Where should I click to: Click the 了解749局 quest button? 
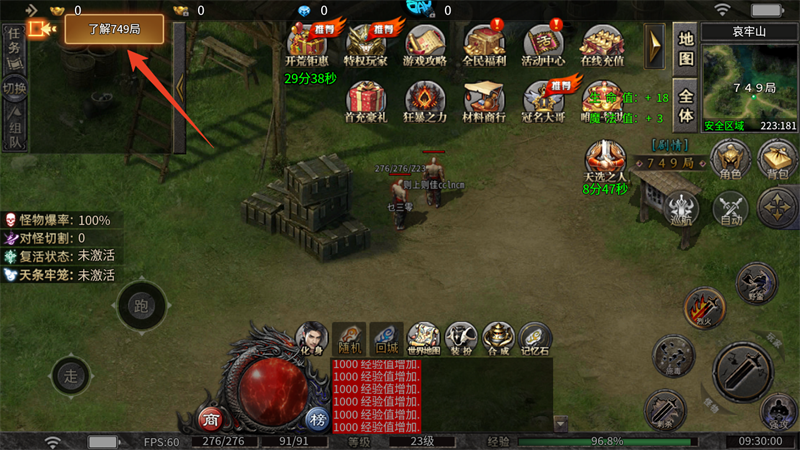pos(100,29)
